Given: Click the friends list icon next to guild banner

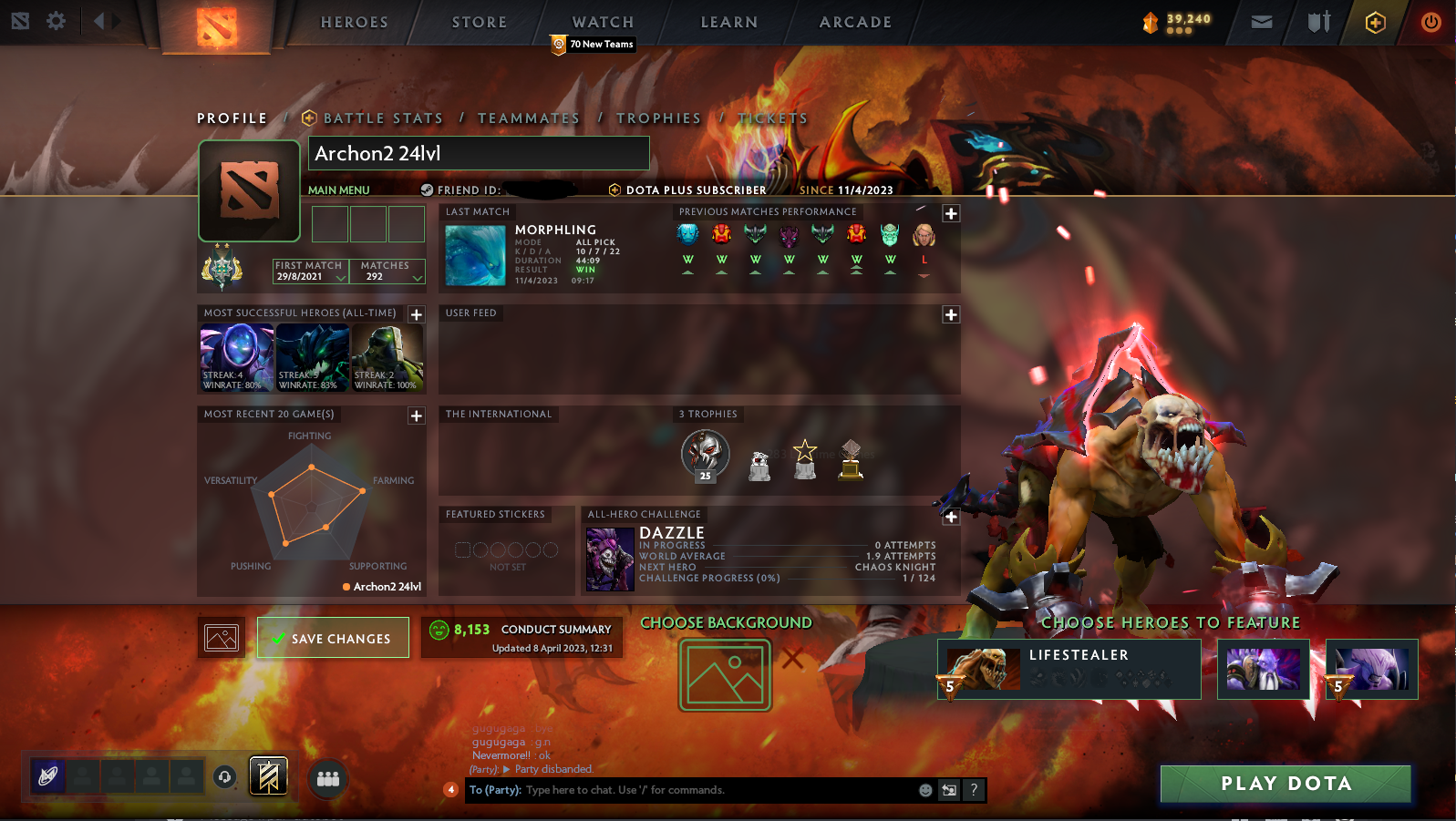Looking at the screenshot, I should pos(328,777).
